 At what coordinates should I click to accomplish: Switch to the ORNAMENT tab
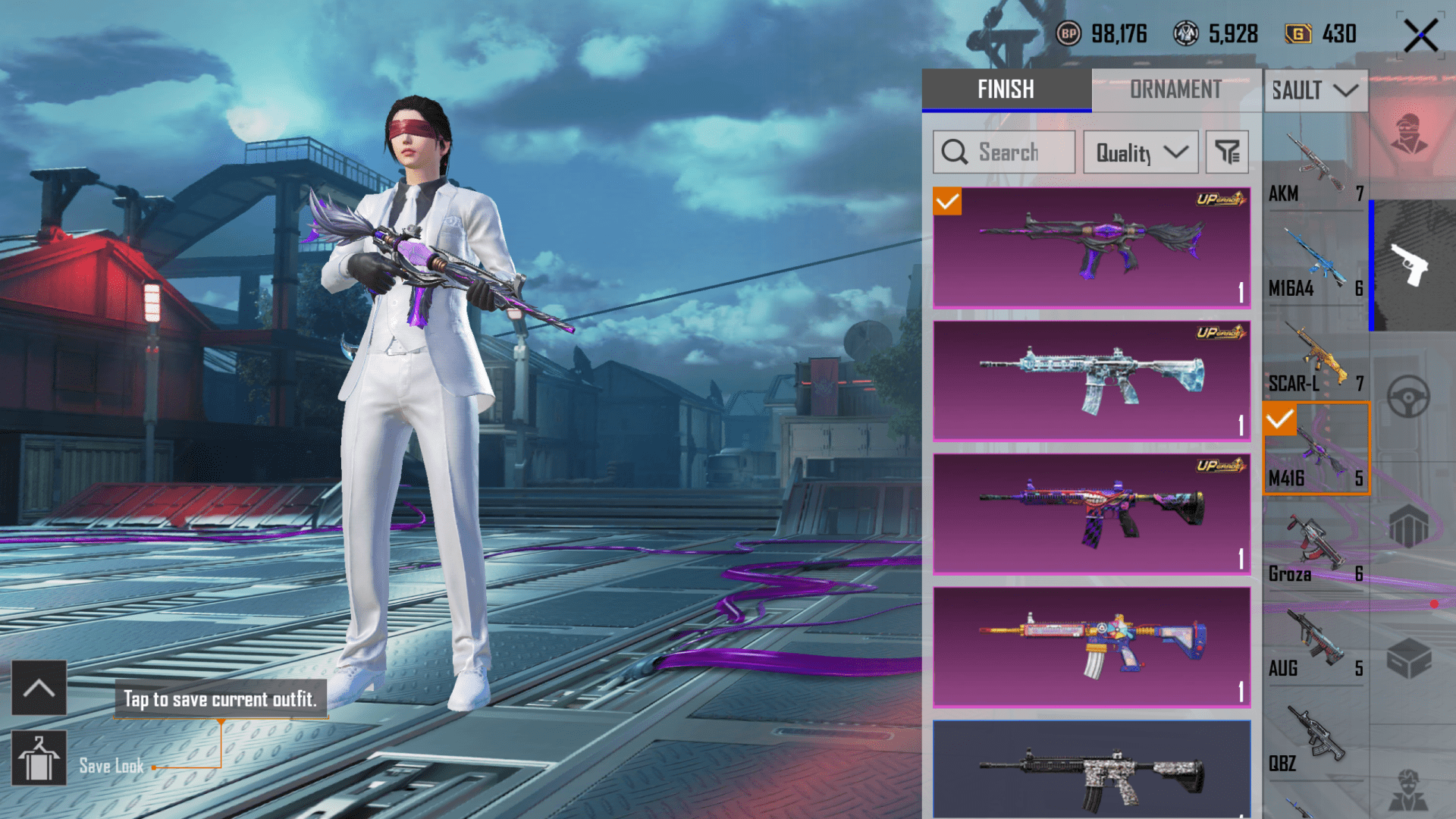tap(1175, 90)
